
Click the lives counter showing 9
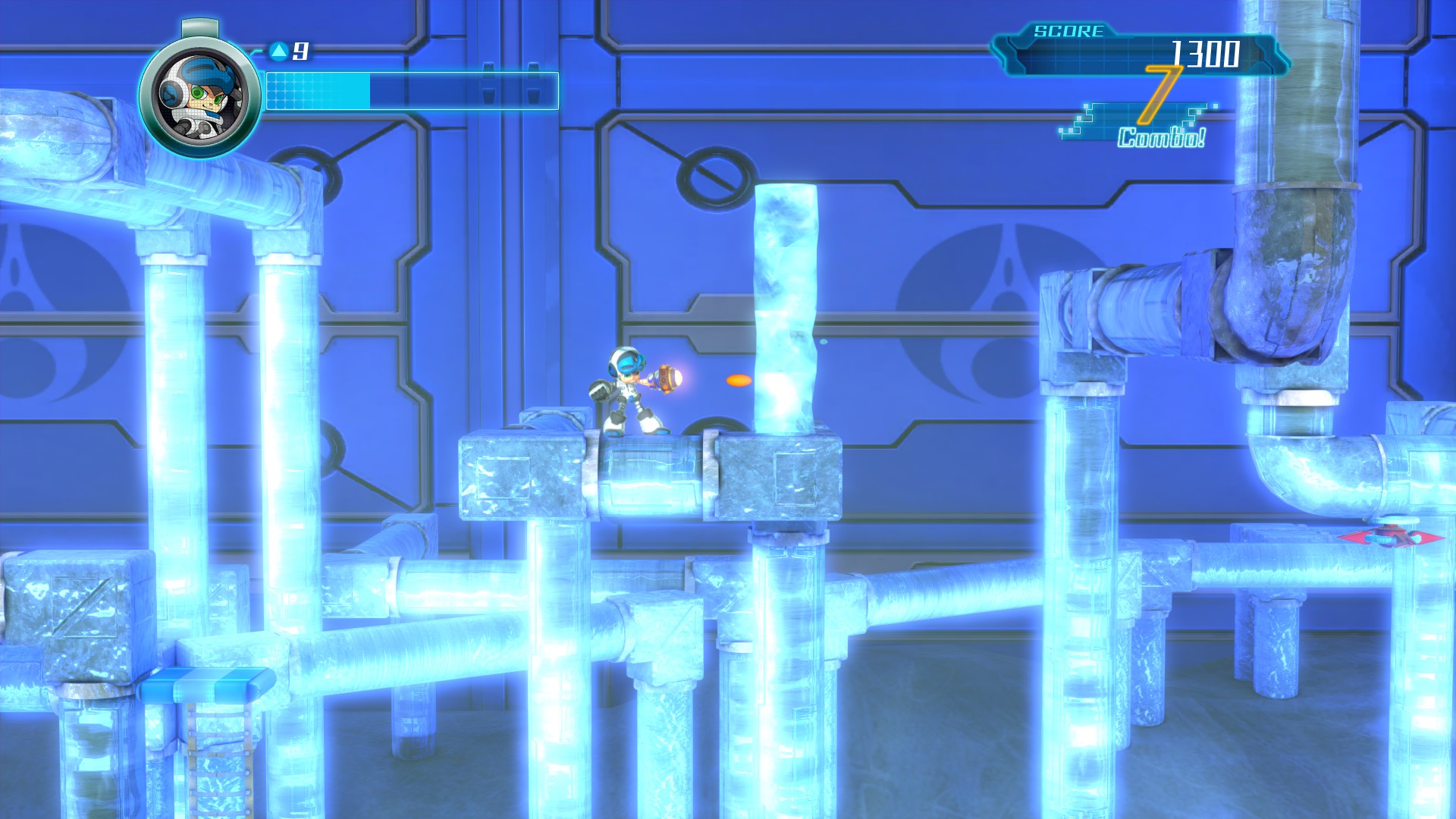click(301, 51)
